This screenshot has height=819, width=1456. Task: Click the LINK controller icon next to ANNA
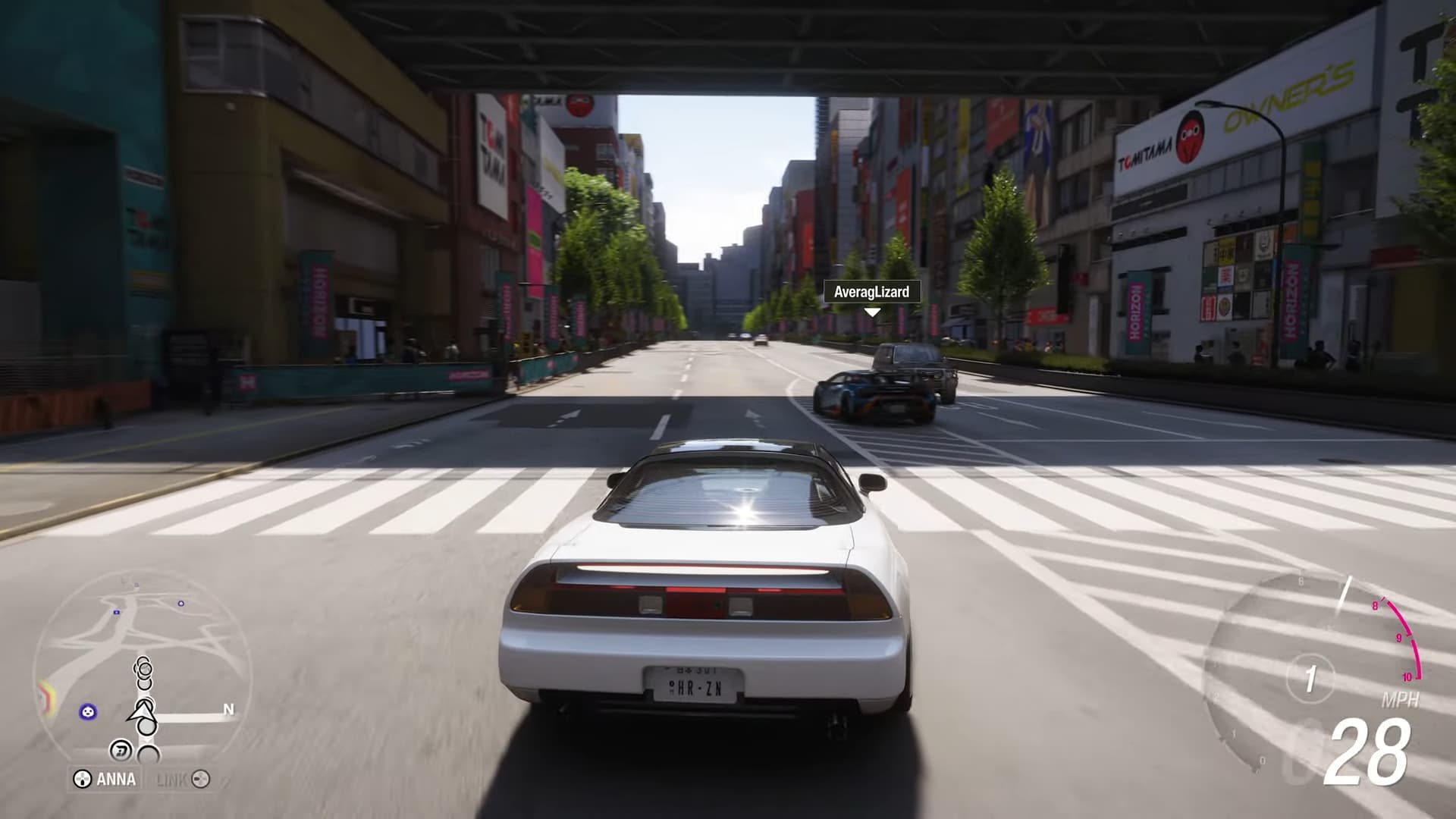pyautogui.click(x=200, y=779)
